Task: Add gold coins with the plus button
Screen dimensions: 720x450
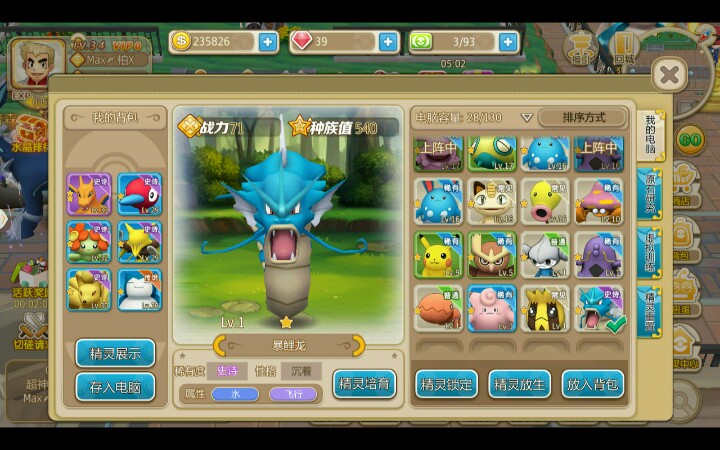Action: pos(267,42)
